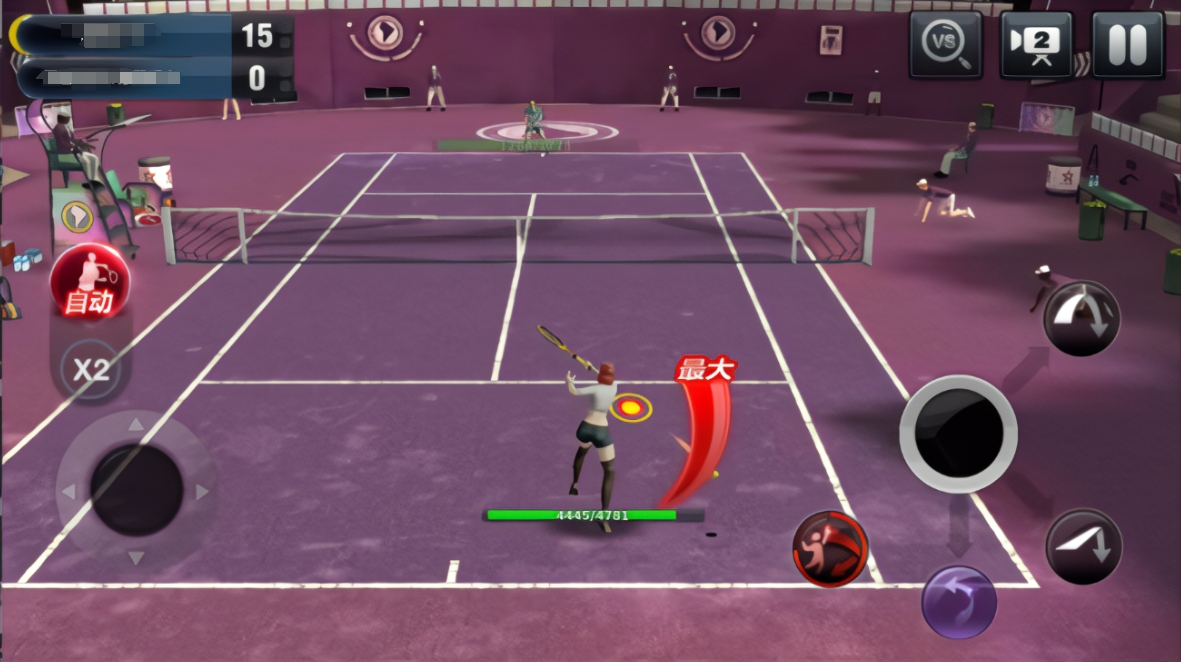Pause the match with the pause button
Screen dimensions: 1181x662
1127,45
